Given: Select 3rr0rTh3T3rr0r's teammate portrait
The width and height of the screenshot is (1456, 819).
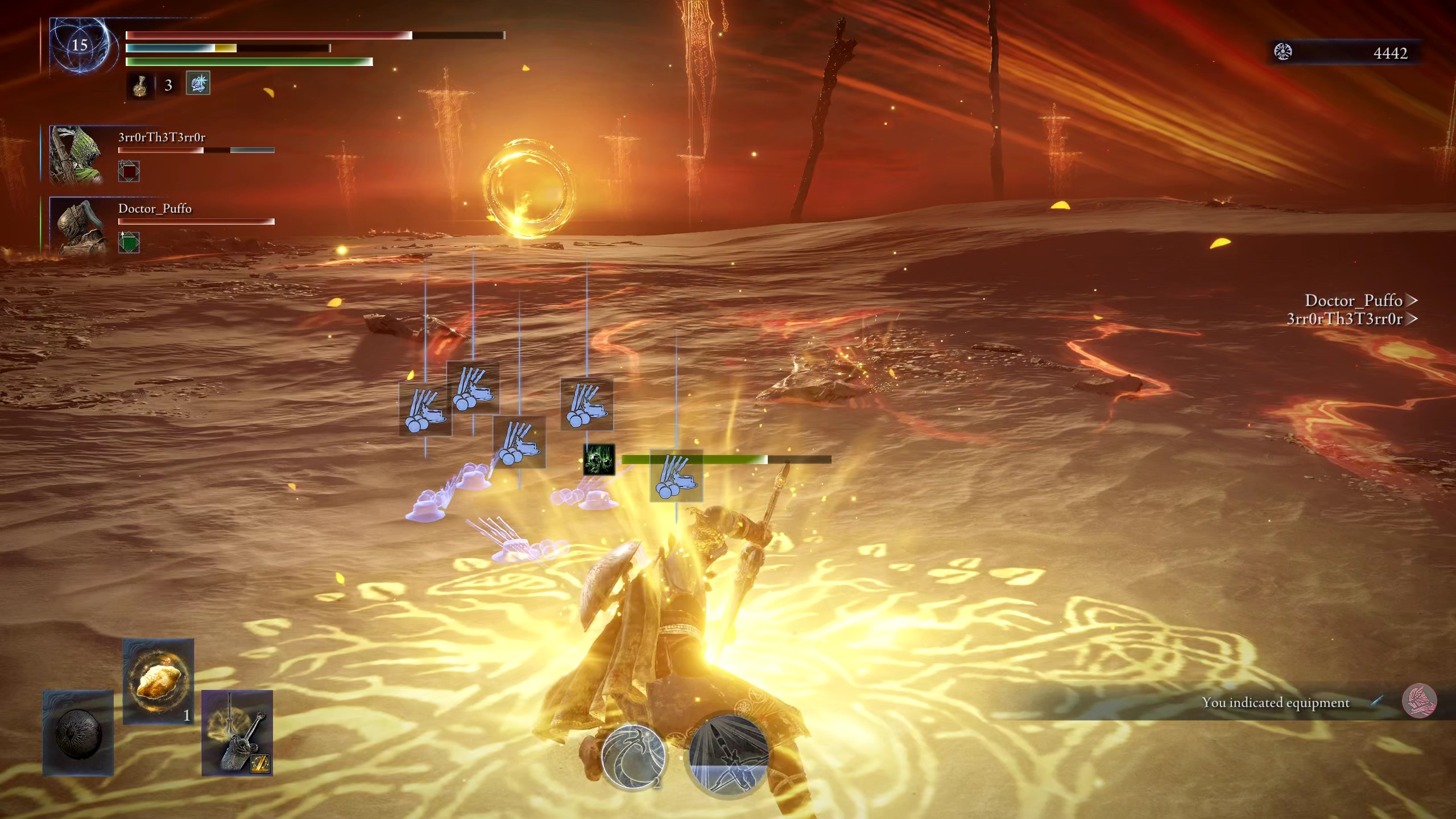Looking at the screenshot, I should [76, 155].
